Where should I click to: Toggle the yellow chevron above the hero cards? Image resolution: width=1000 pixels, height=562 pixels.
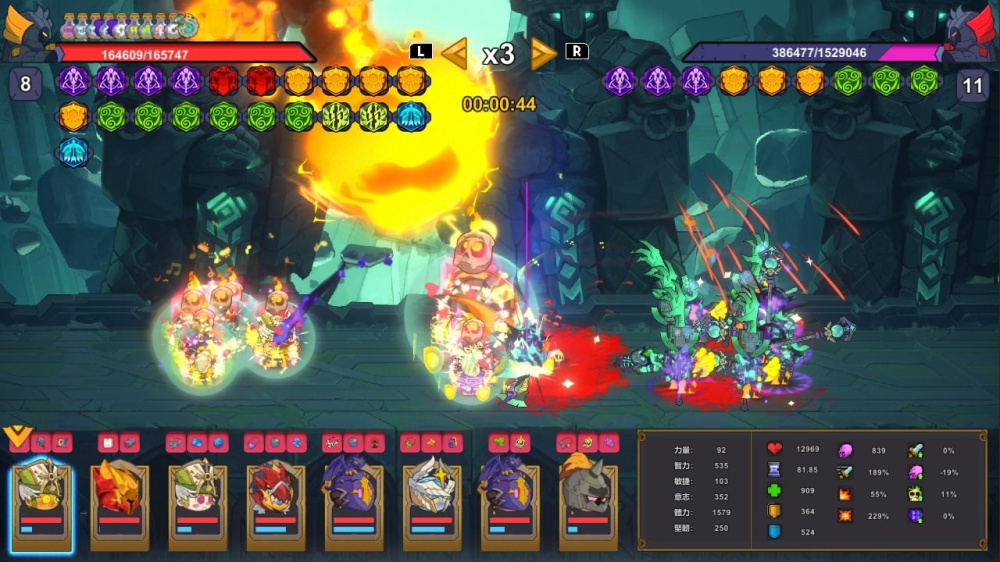coord(16,436)
